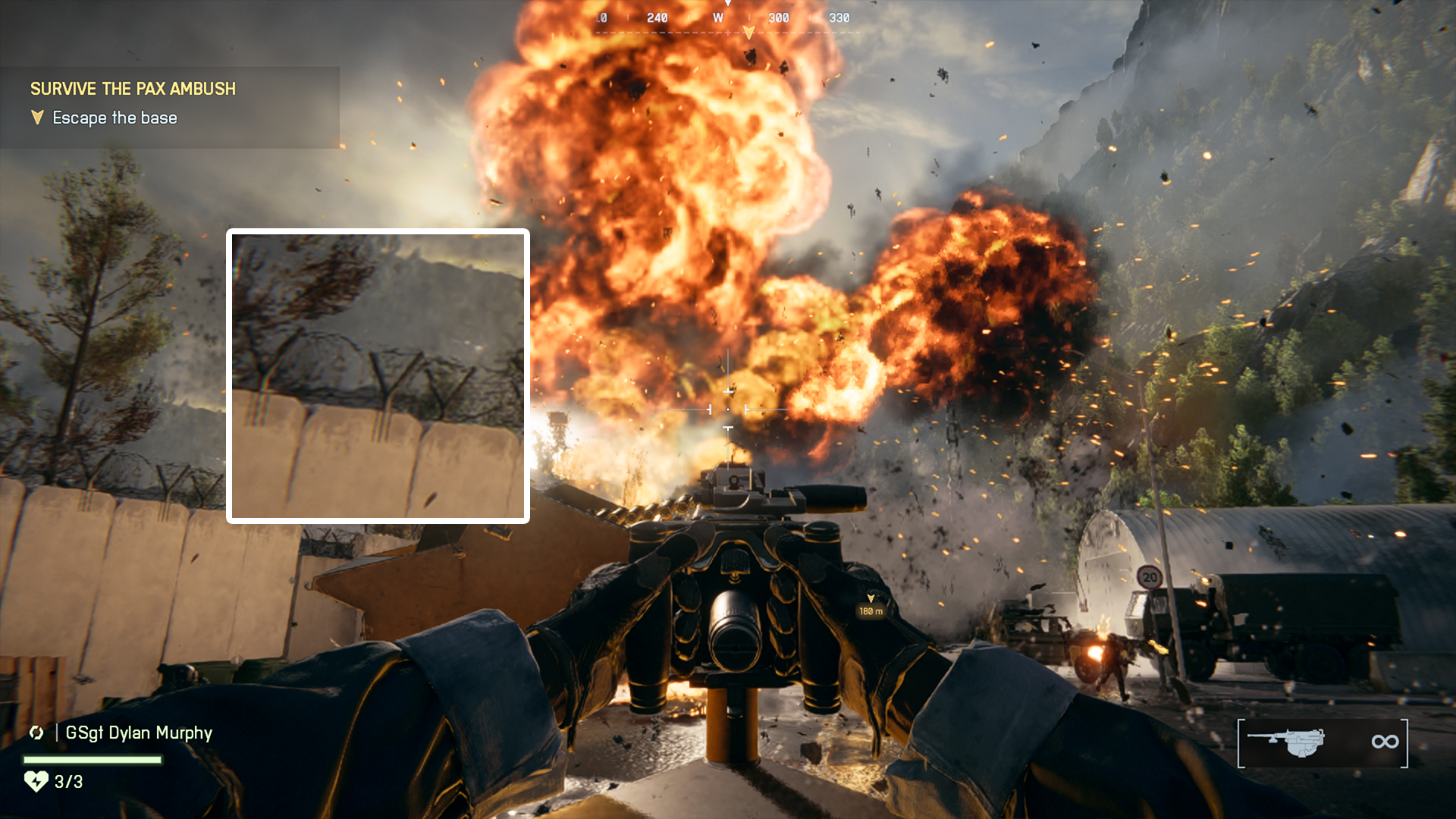Click the Escape the base objective text
This screenshot has height=819, width=1456.
[x=114, y=118]
